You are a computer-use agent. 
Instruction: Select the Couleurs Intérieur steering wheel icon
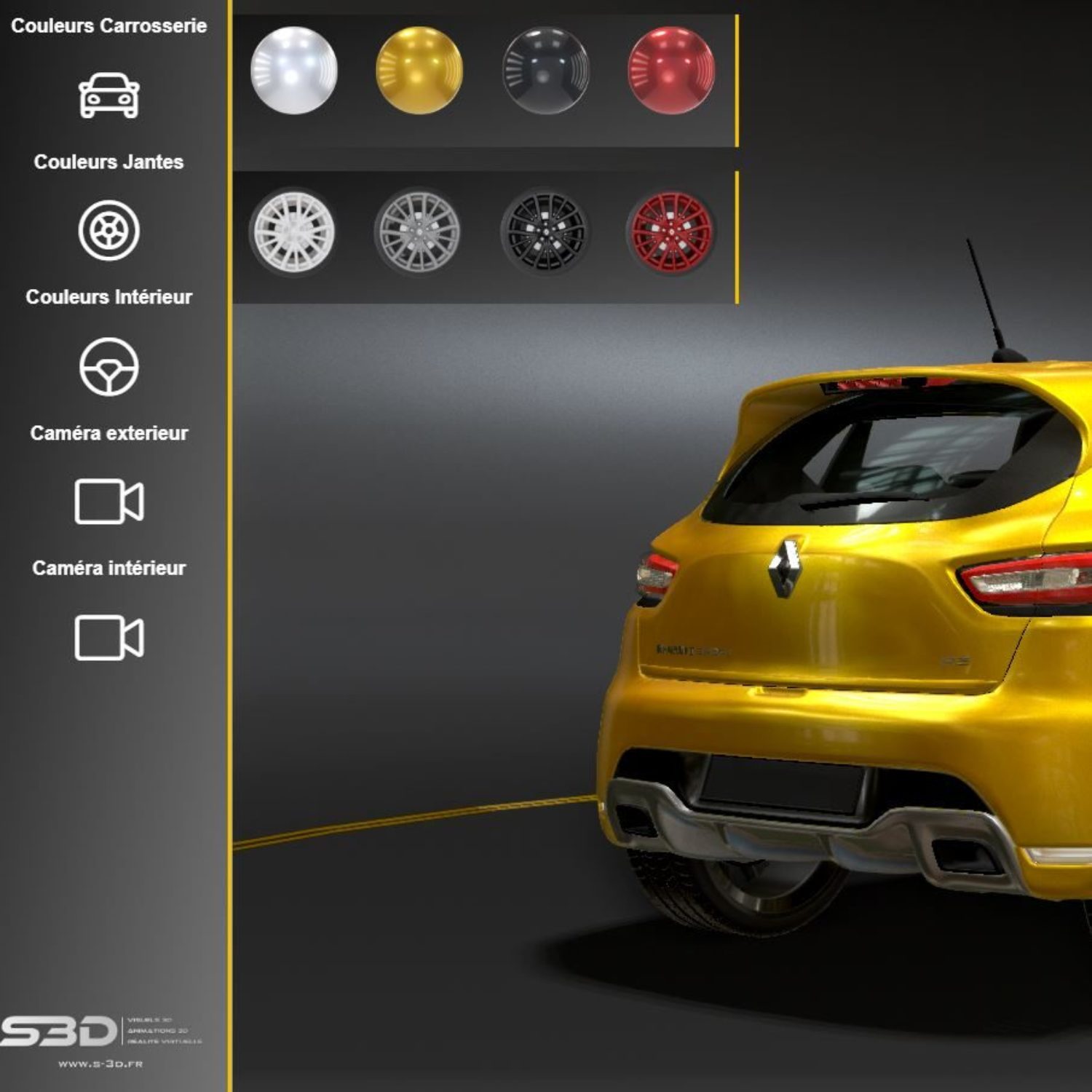pos(108,366)
